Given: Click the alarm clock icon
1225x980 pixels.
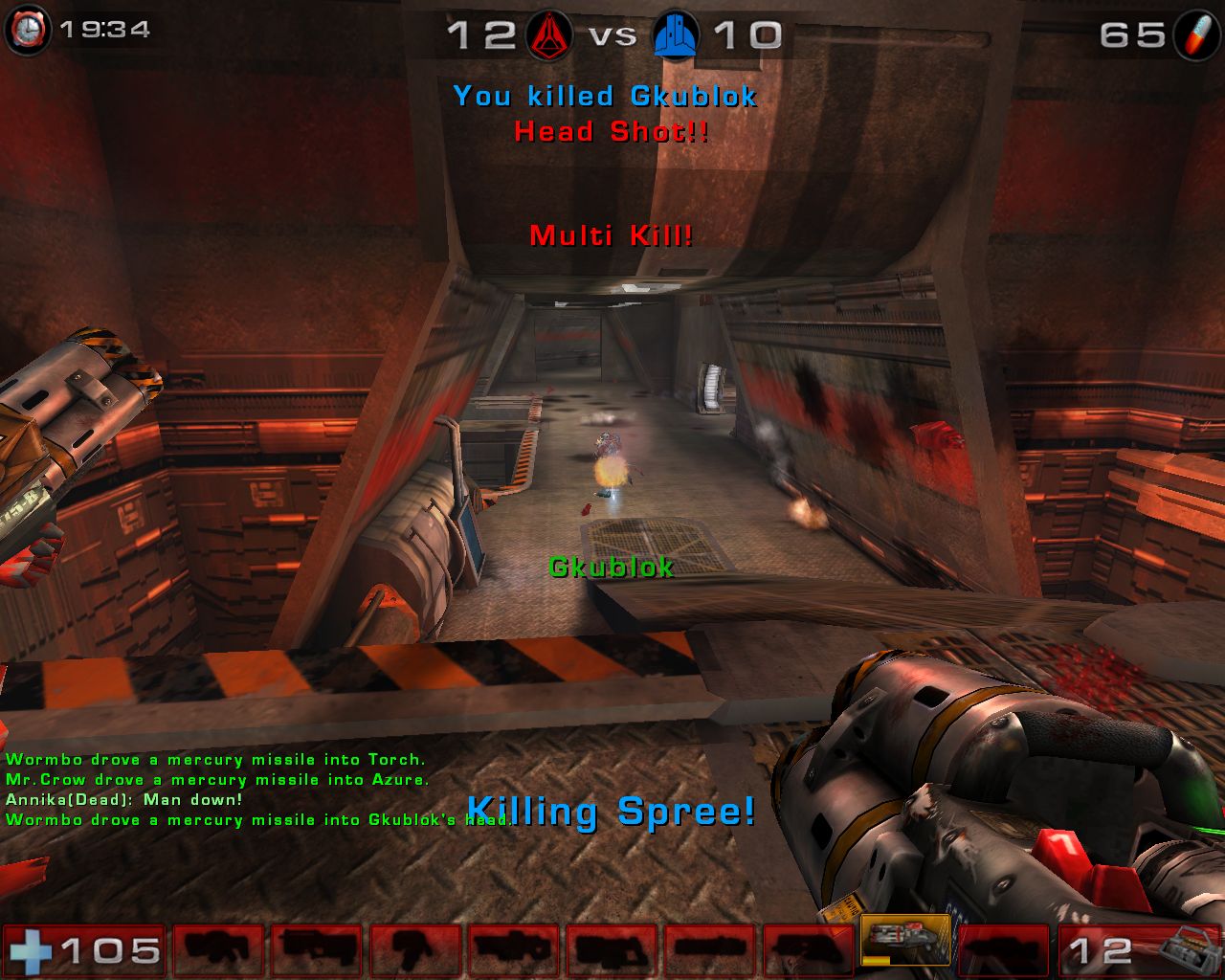Looking at the screenshot, I should [27, 31].
